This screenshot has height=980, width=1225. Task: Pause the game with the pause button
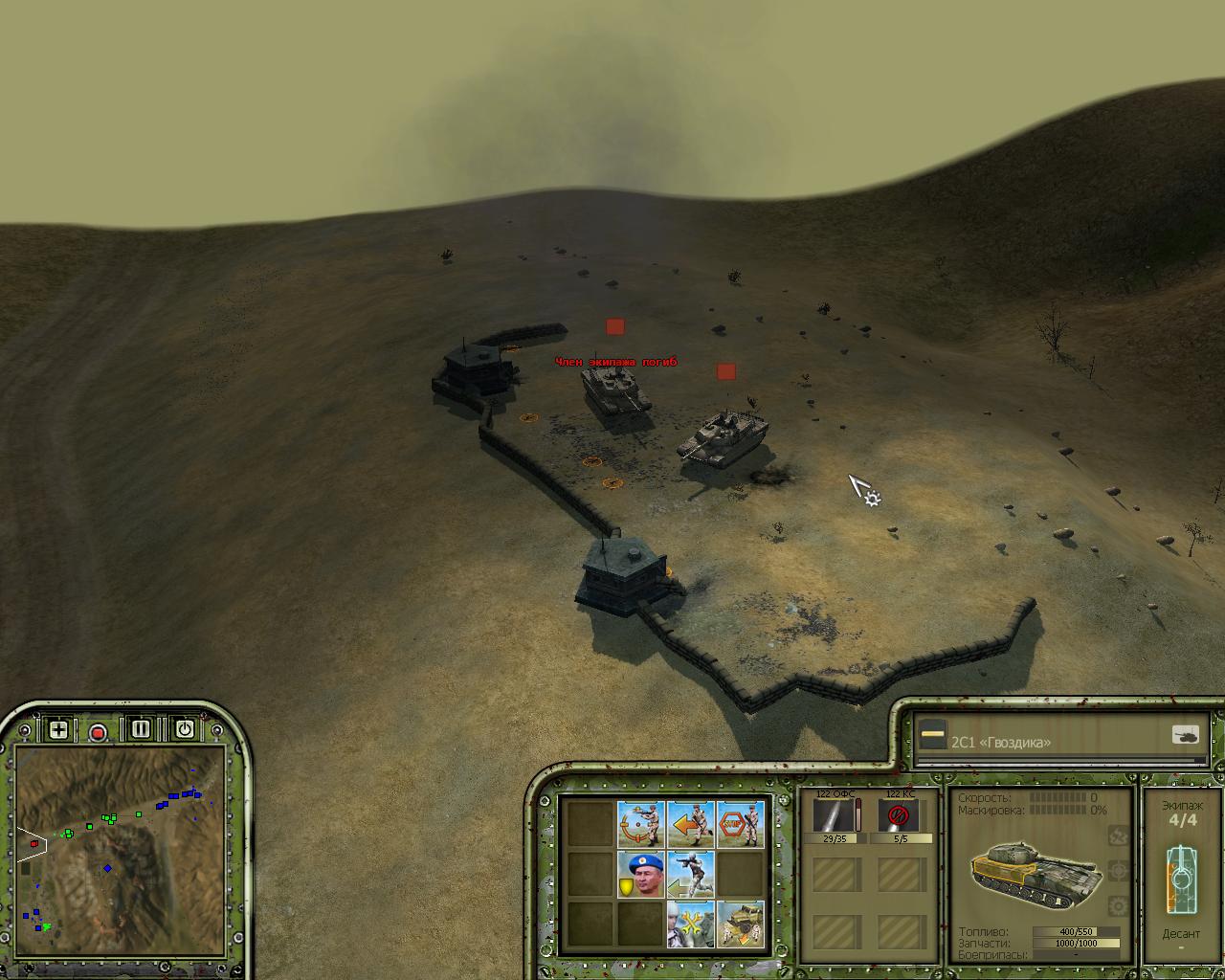click(141, 729)
